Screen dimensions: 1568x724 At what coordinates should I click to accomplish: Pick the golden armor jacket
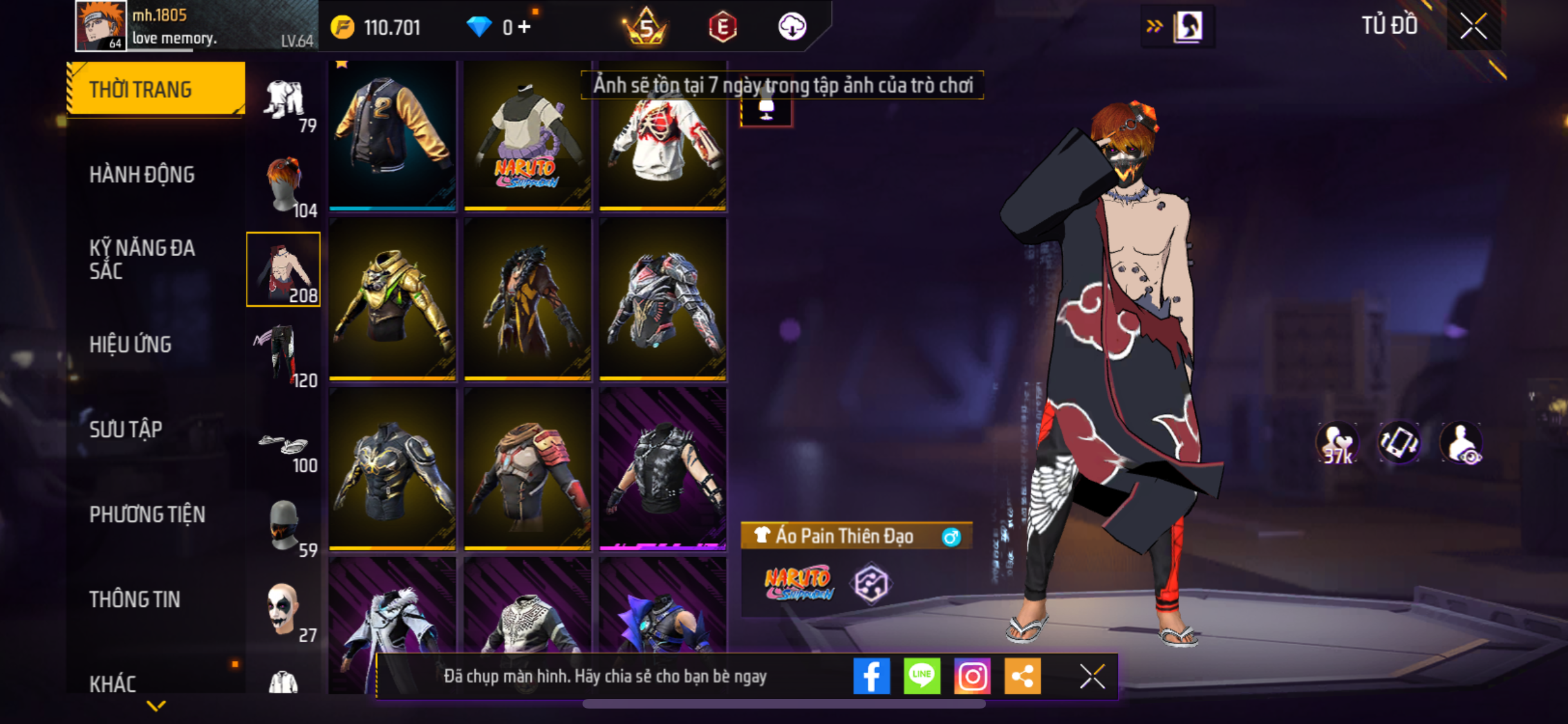(393, 299)
